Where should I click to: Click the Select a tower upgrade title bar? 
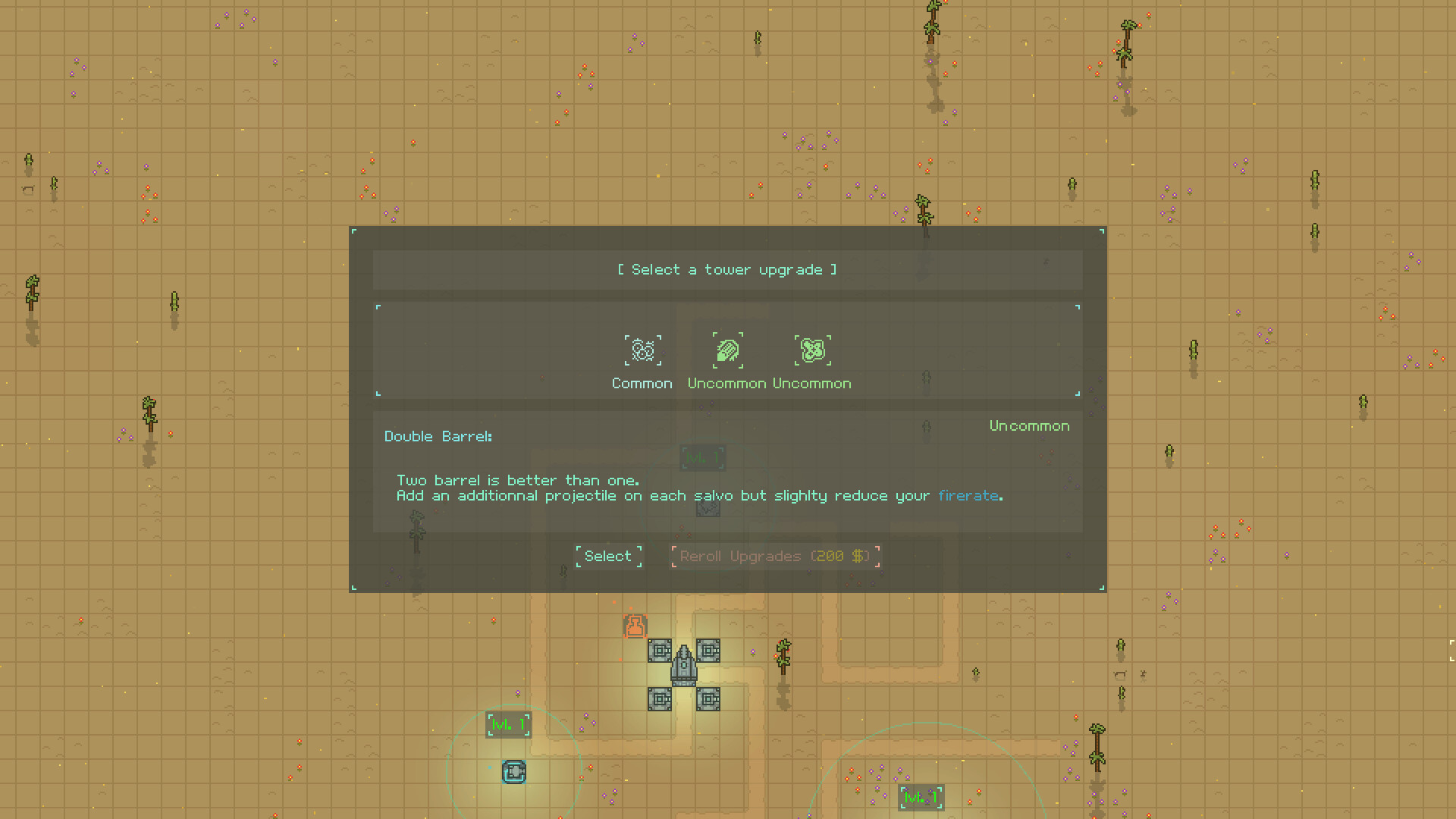pyautogui.click(x=727, y=269)
